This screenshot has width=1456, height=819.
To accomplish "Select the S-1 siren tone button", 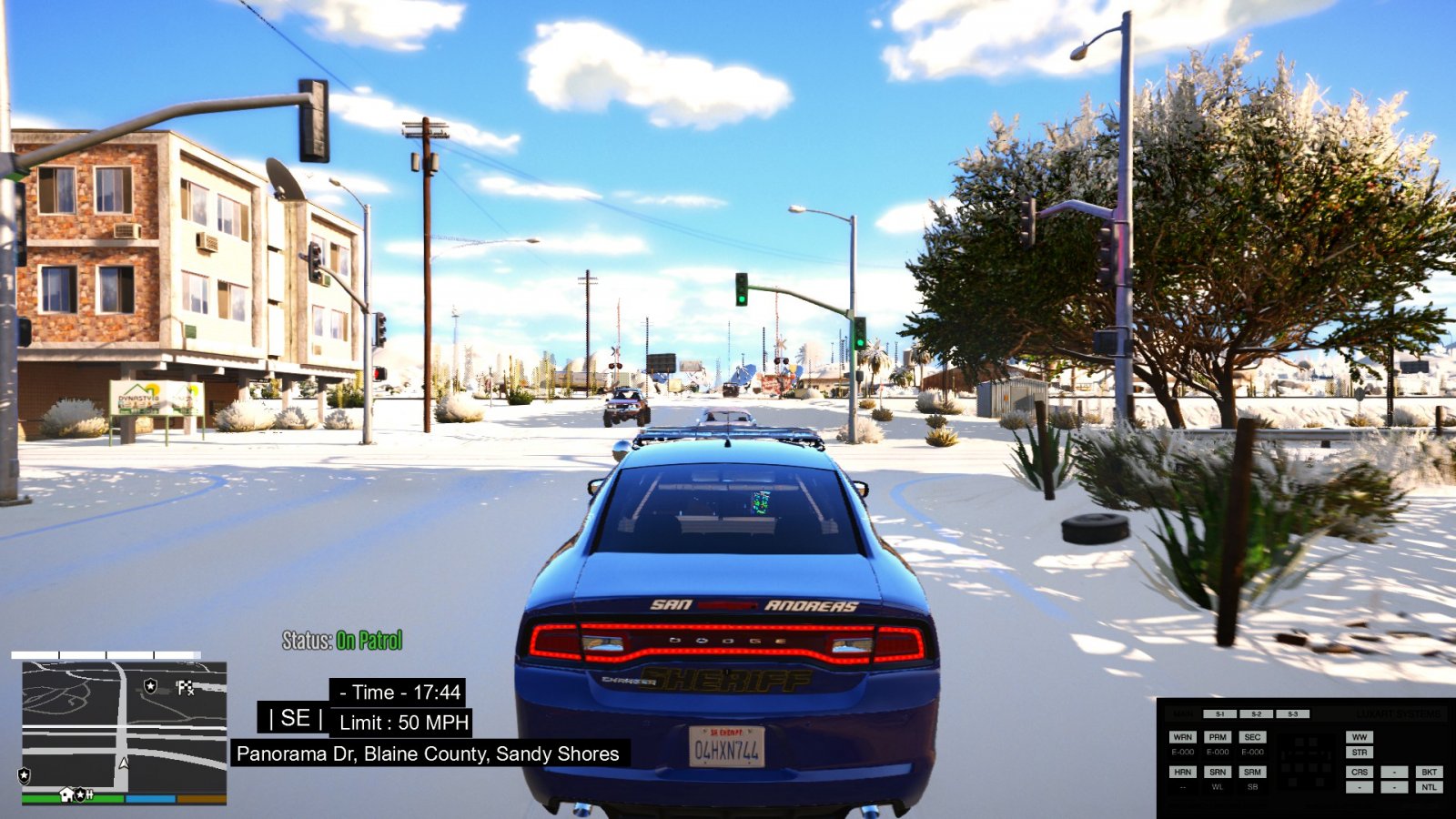I will pyautogui.click(x=1219, y=714).
